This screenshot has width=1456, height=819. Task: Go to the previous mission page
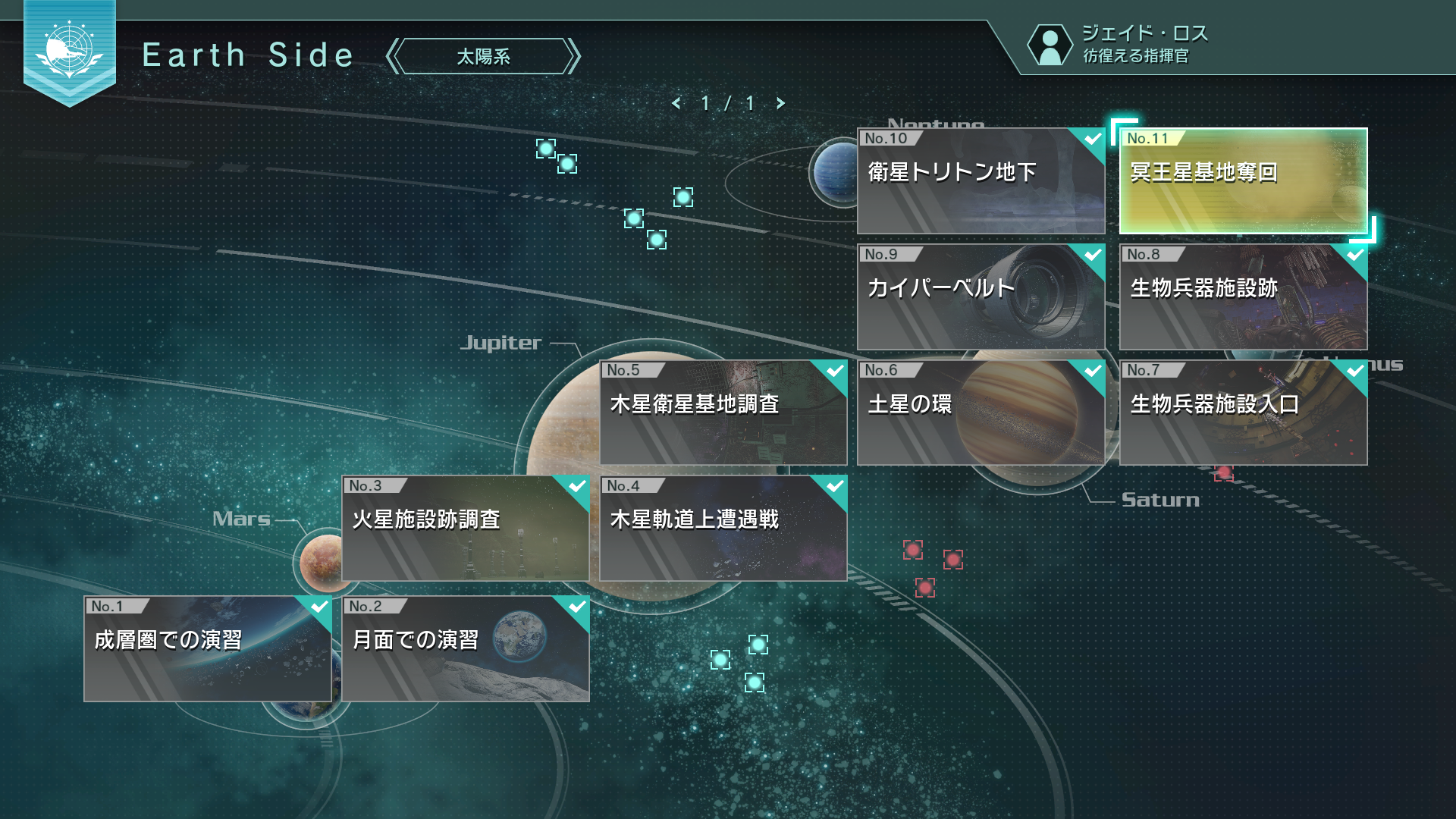[676, 103]
